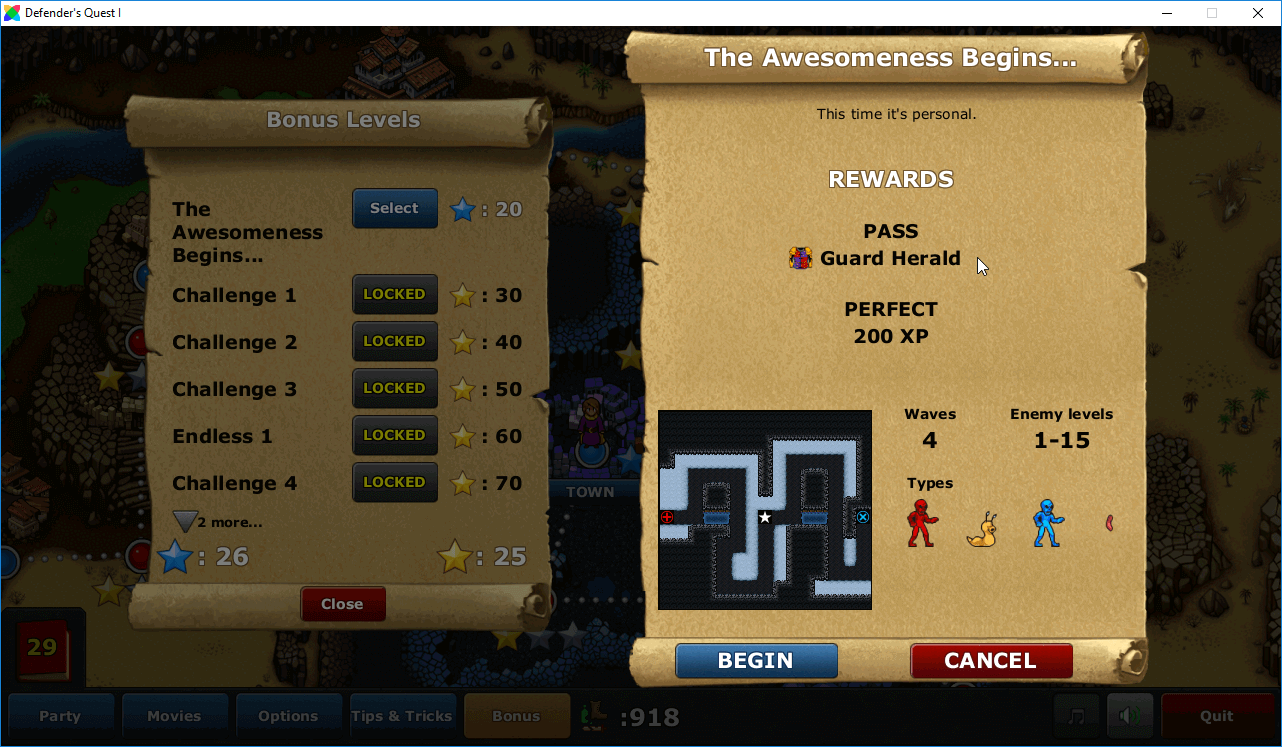
Task: Switch to the Party tab
Action: (61, 715)
